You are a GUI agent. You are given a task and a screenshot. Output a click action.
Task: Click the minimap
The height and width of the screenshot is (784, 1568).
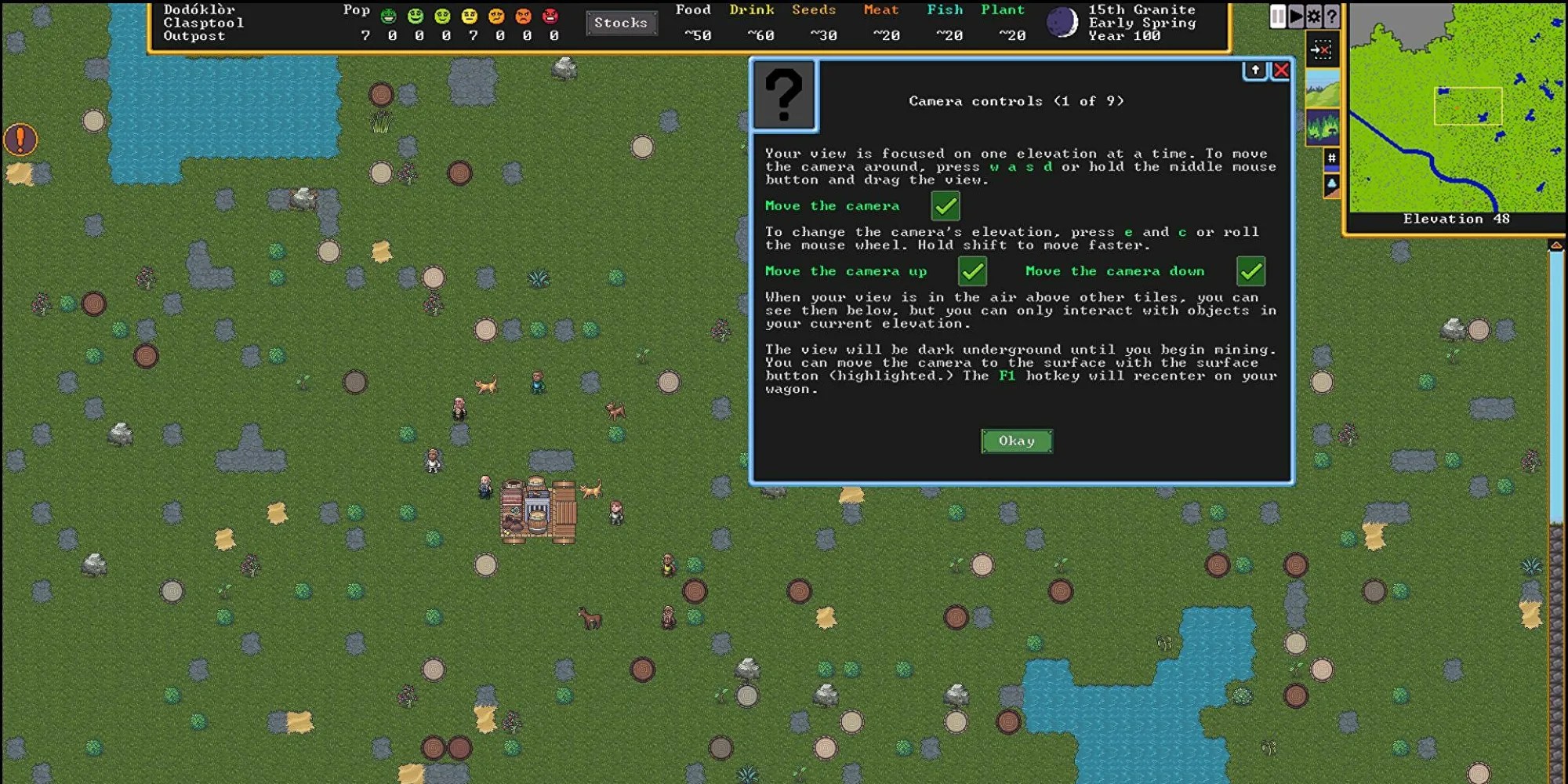coord(1457,110)
